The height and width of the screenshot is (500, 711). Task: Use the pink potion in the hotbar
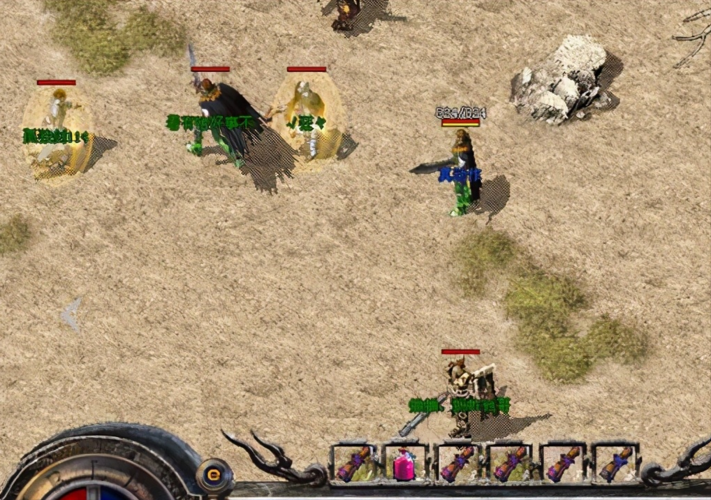click(405, 465)
